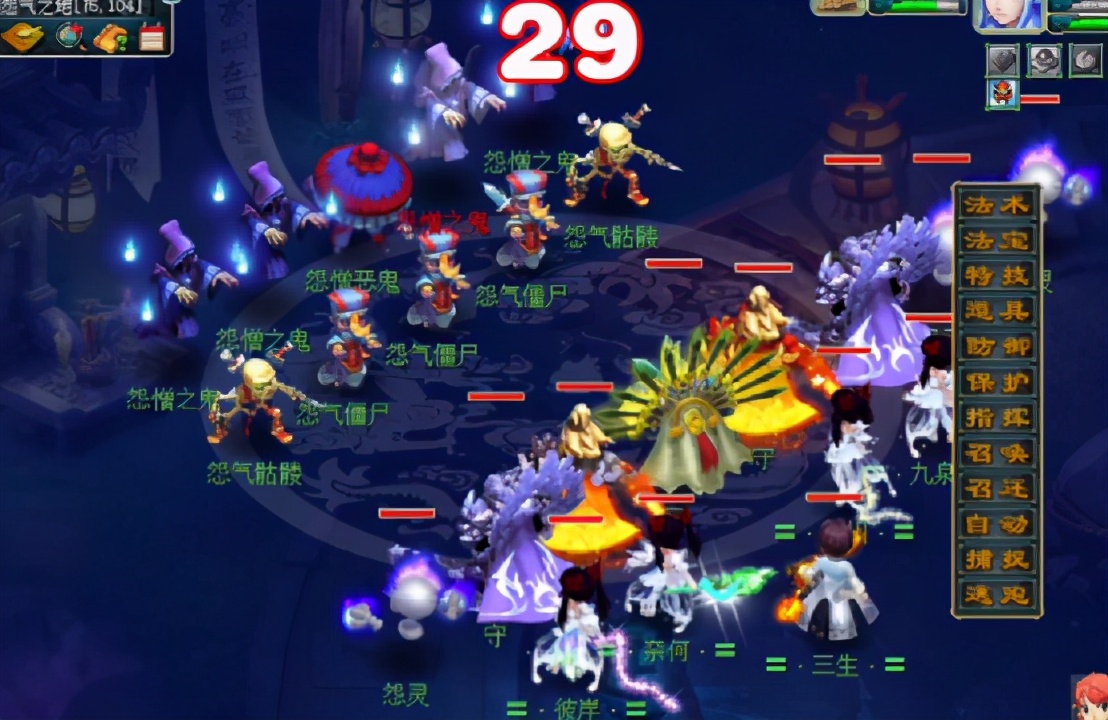Open the 道具 item menu
The width and height of the screenshot is (1108, 720).
click(x=996, y=311)
